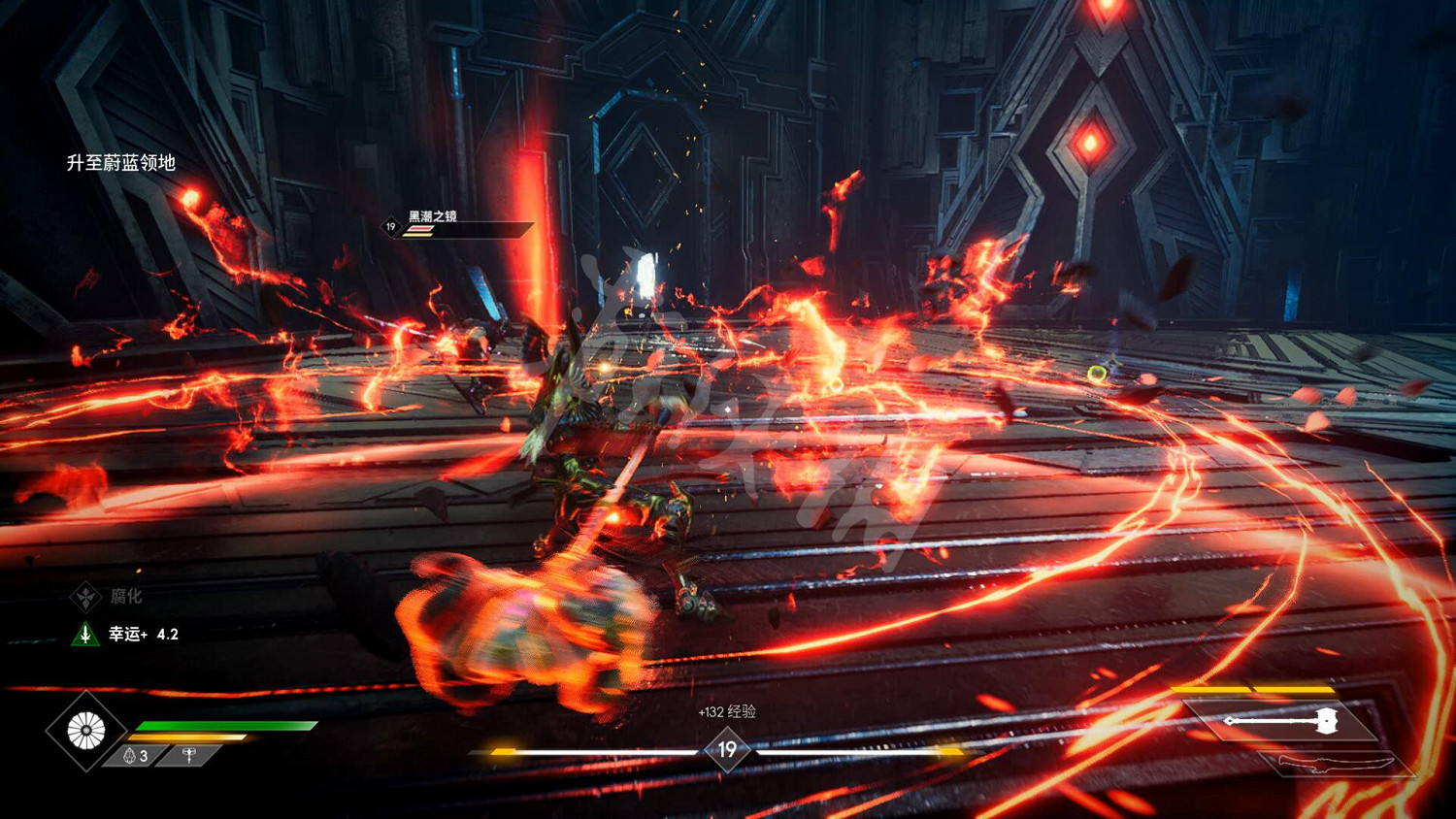Select the small hammer item slot
1456x819 pixels.
[x=189, y=755]
